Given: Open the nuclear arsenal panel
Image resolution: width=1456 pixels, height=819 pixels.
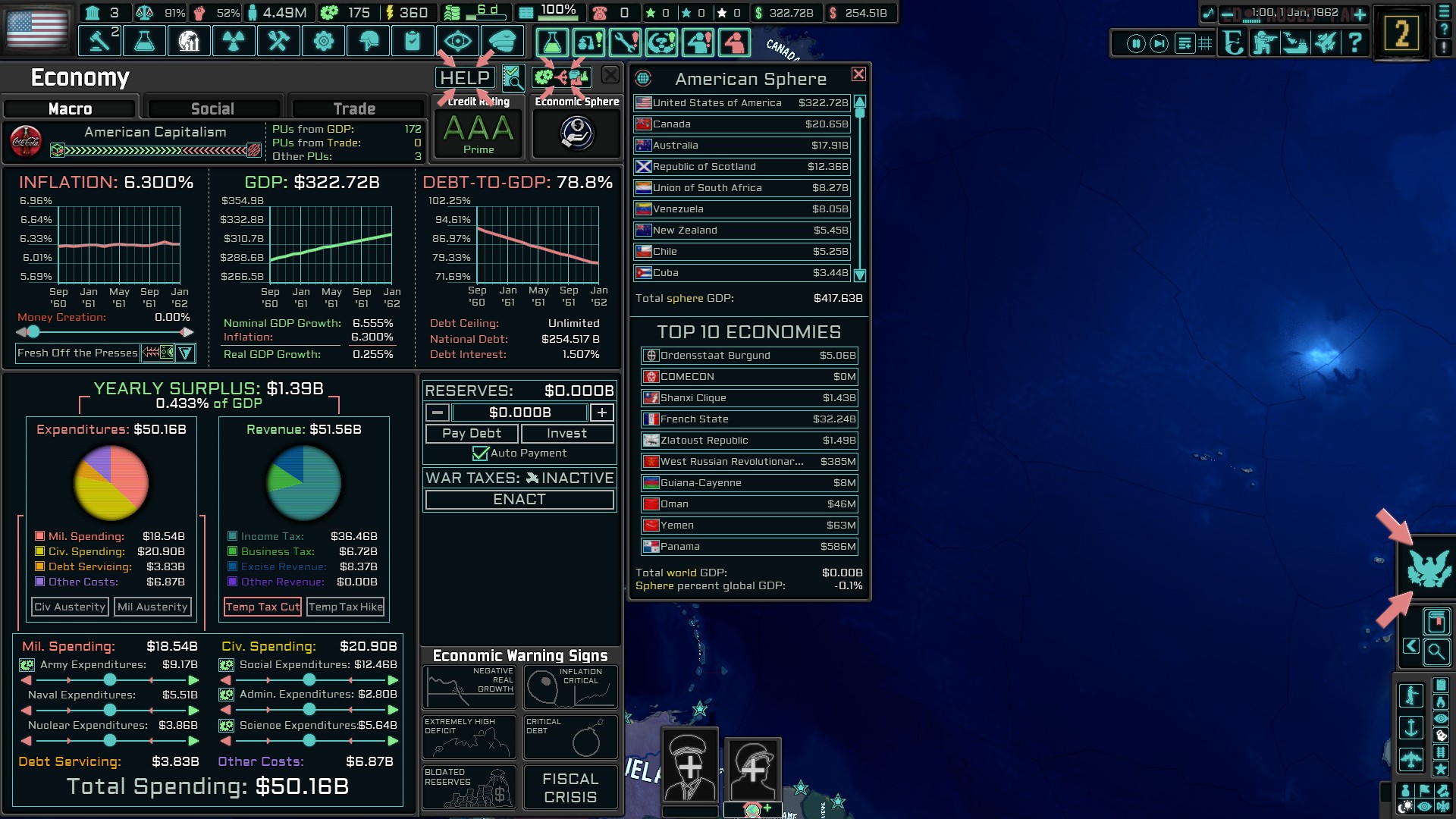Looking at the screenshot, I should coord(234,41).
